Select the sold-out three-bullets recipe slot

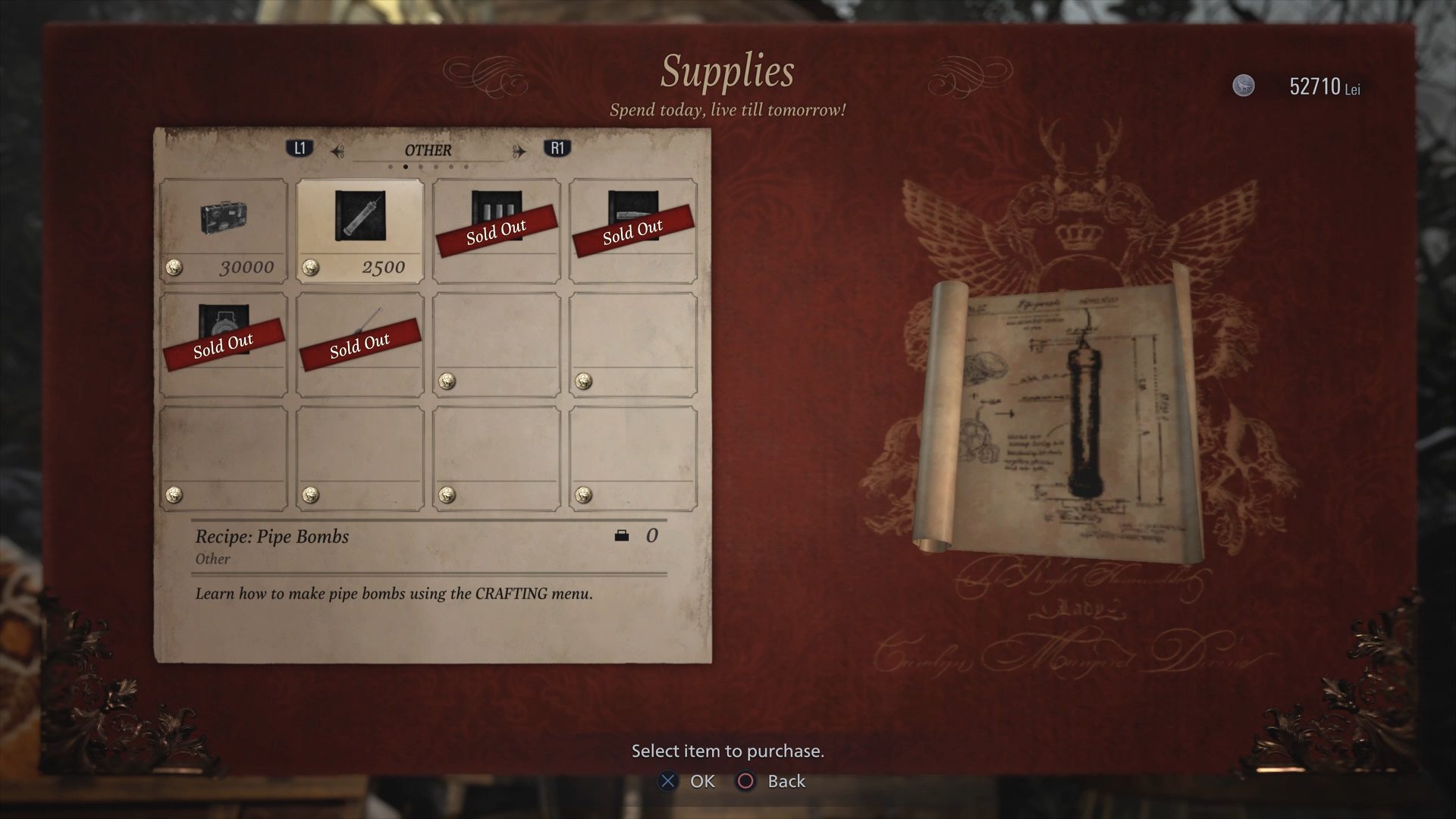coord(497,231)
